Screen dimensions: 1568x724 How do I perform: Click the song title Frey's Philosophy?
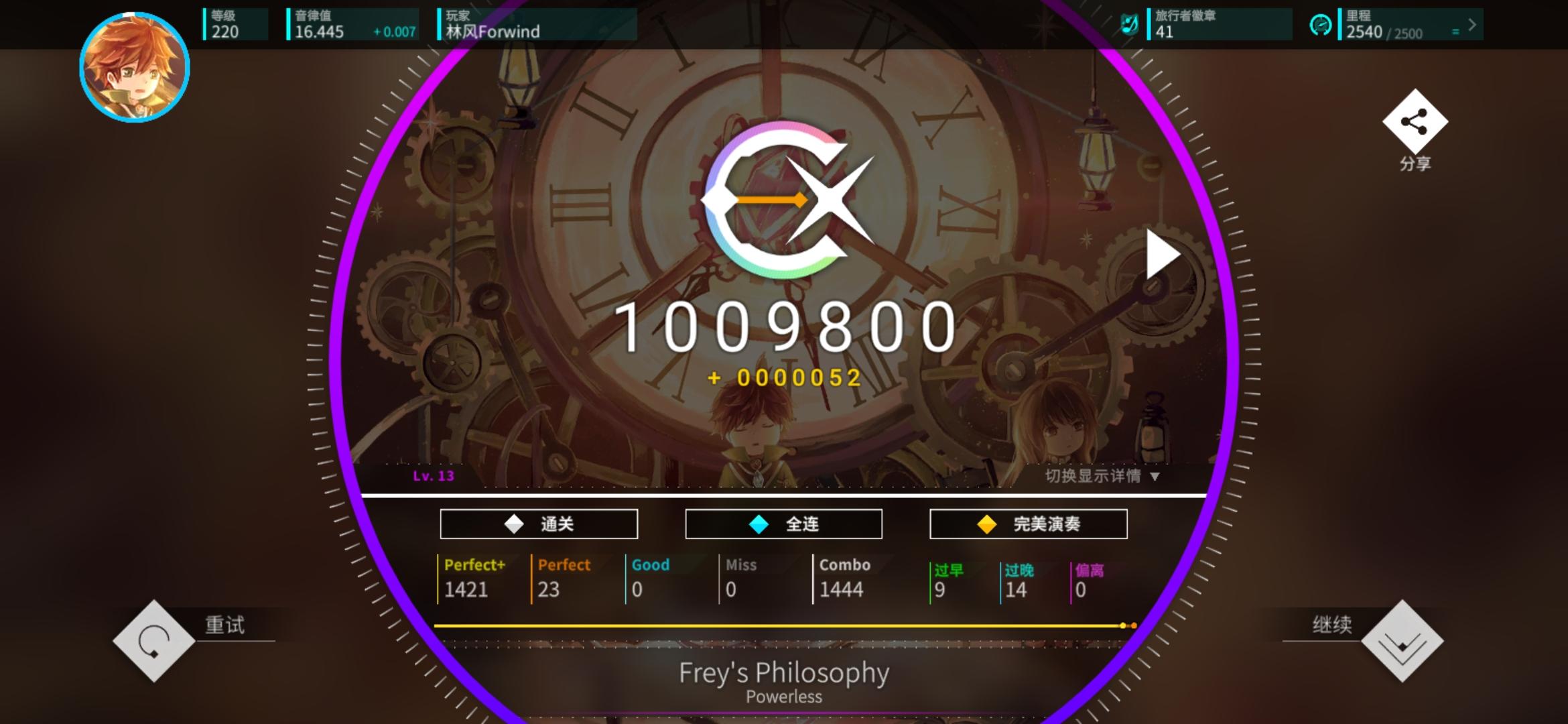tap(783, 672)
